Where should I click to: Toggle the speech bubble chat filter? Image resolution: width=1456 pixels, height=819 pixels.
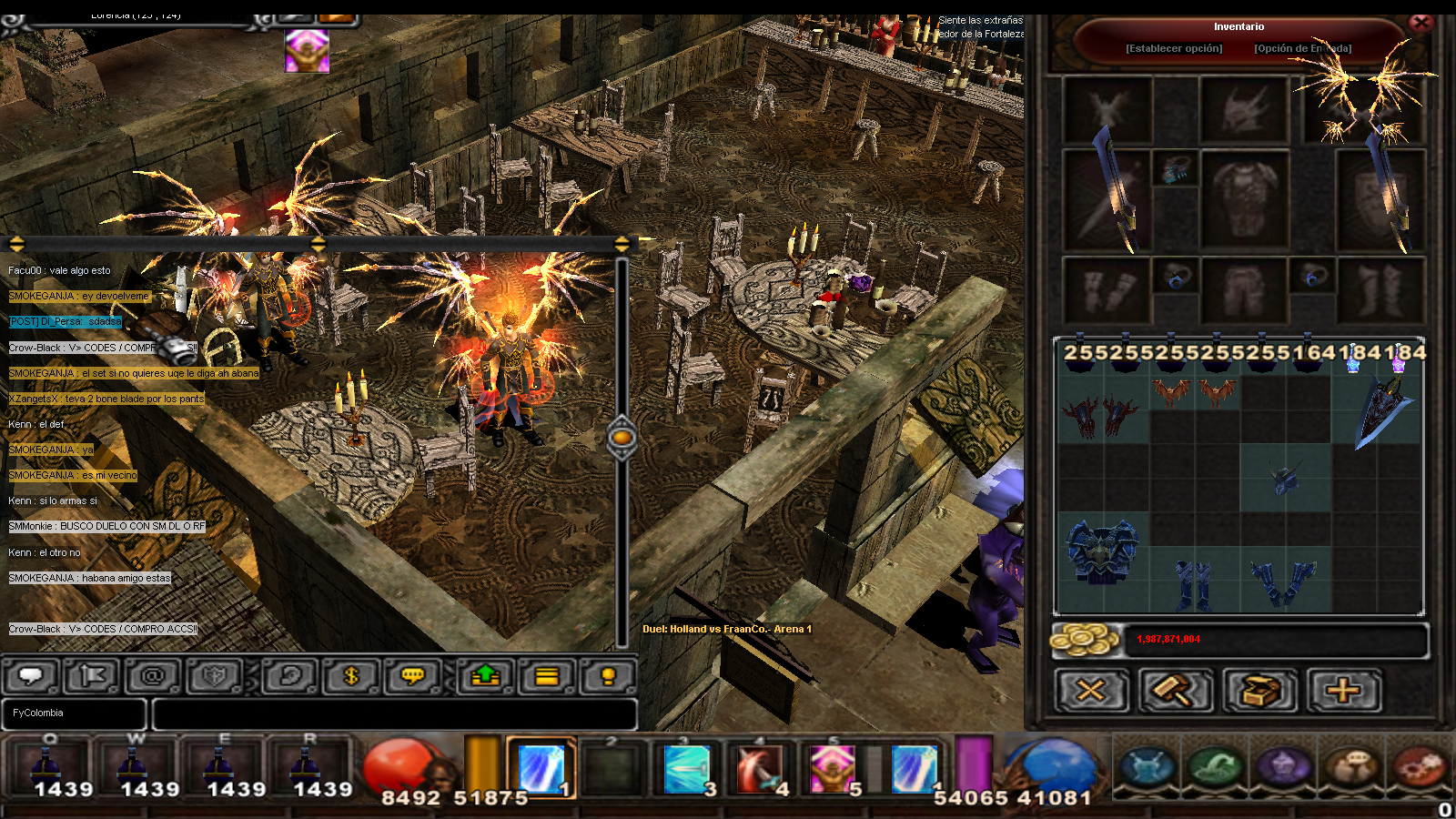(x=32, y=676)
